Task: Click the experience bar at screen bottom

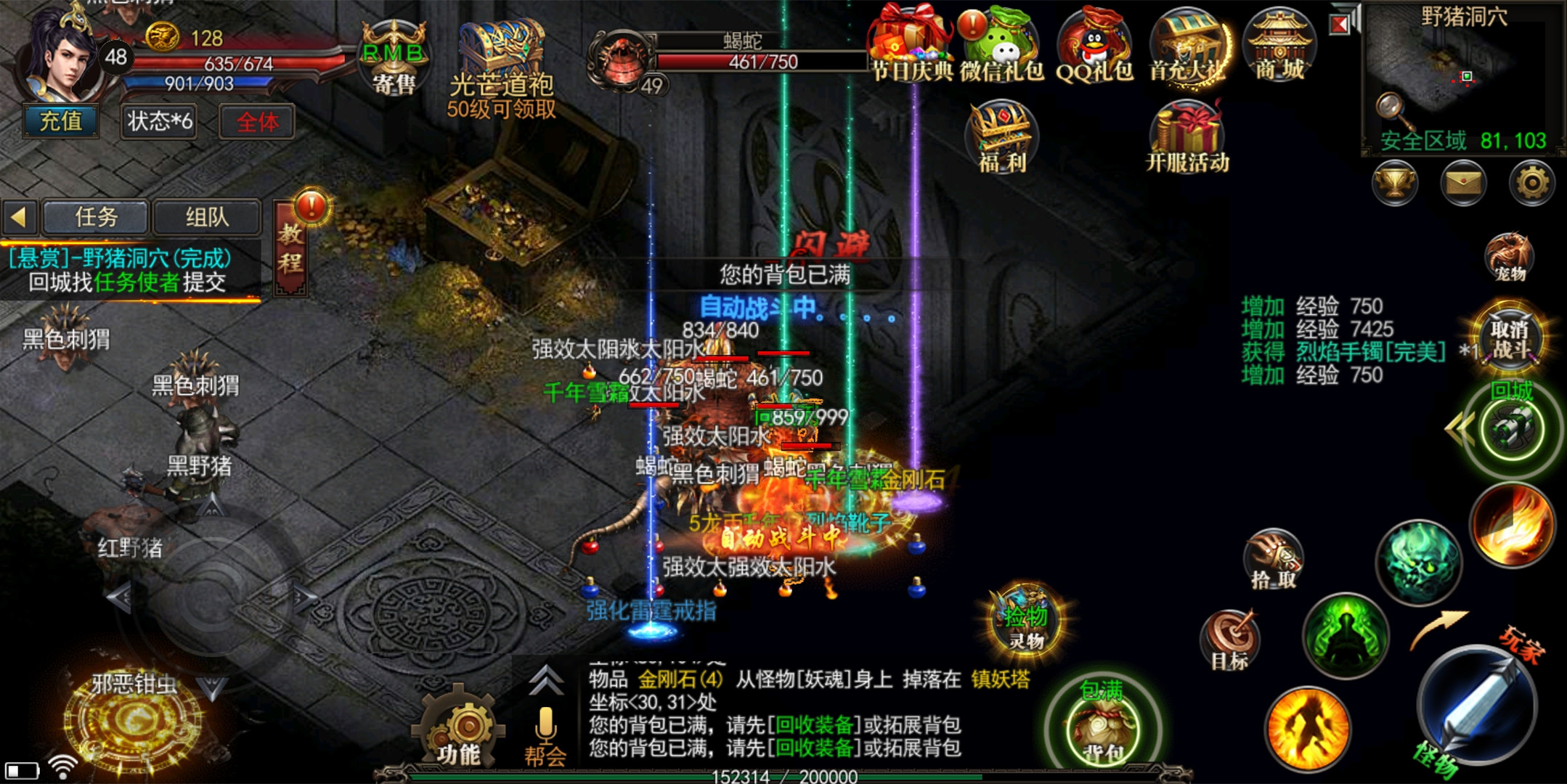Action: click(783, 777)
